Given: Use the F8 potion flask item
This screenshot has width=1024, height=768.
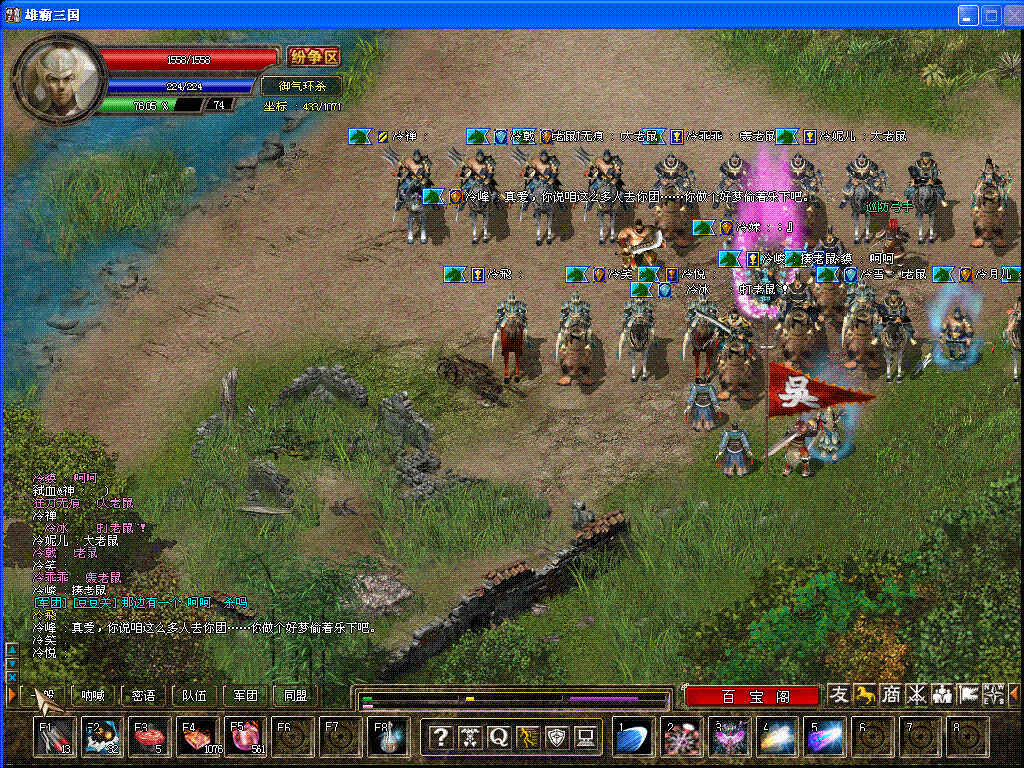Looking at the screenshot, I should (388, 737).
